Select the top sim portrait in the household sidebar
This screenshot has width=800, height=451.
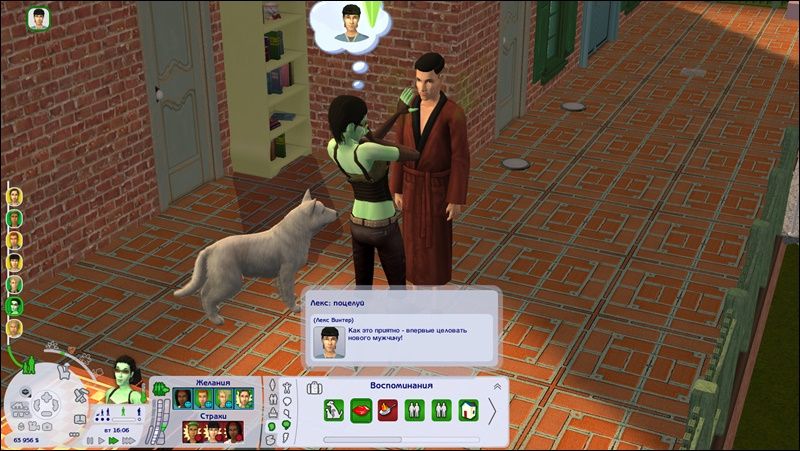click(15, 196)
